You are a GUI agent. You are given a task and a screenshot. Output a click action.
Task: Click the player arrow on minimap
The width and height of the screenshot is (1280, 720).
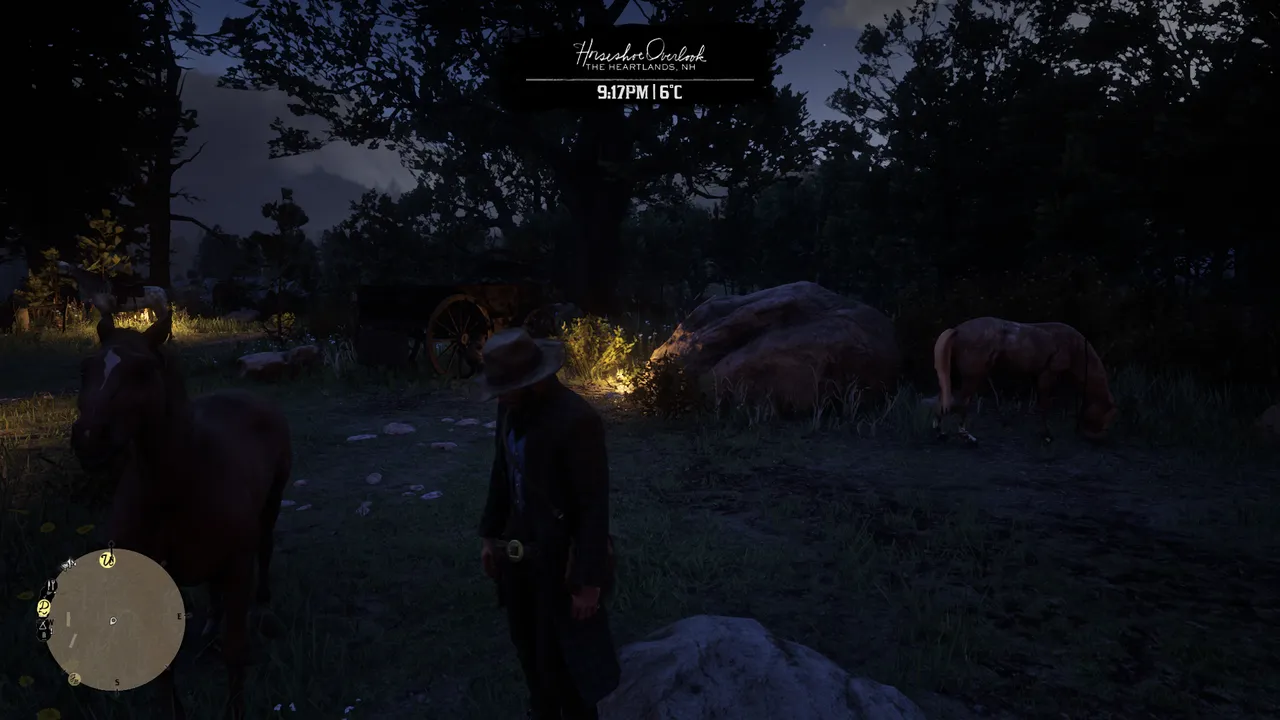113,621
